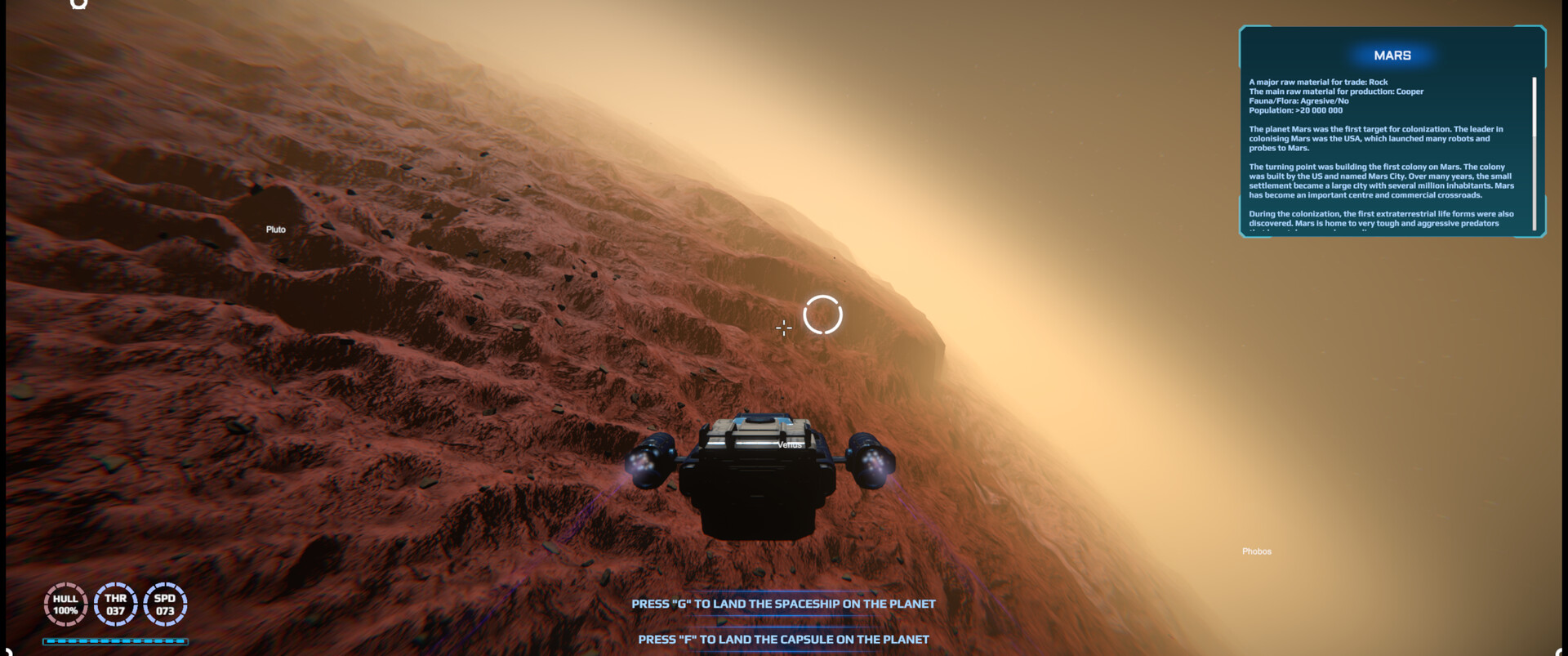Toggle the Population: >20 000 000 stat line
Image resolution: width=1568 pixels, height=656 pixels.
click(x=1295, y=109)
